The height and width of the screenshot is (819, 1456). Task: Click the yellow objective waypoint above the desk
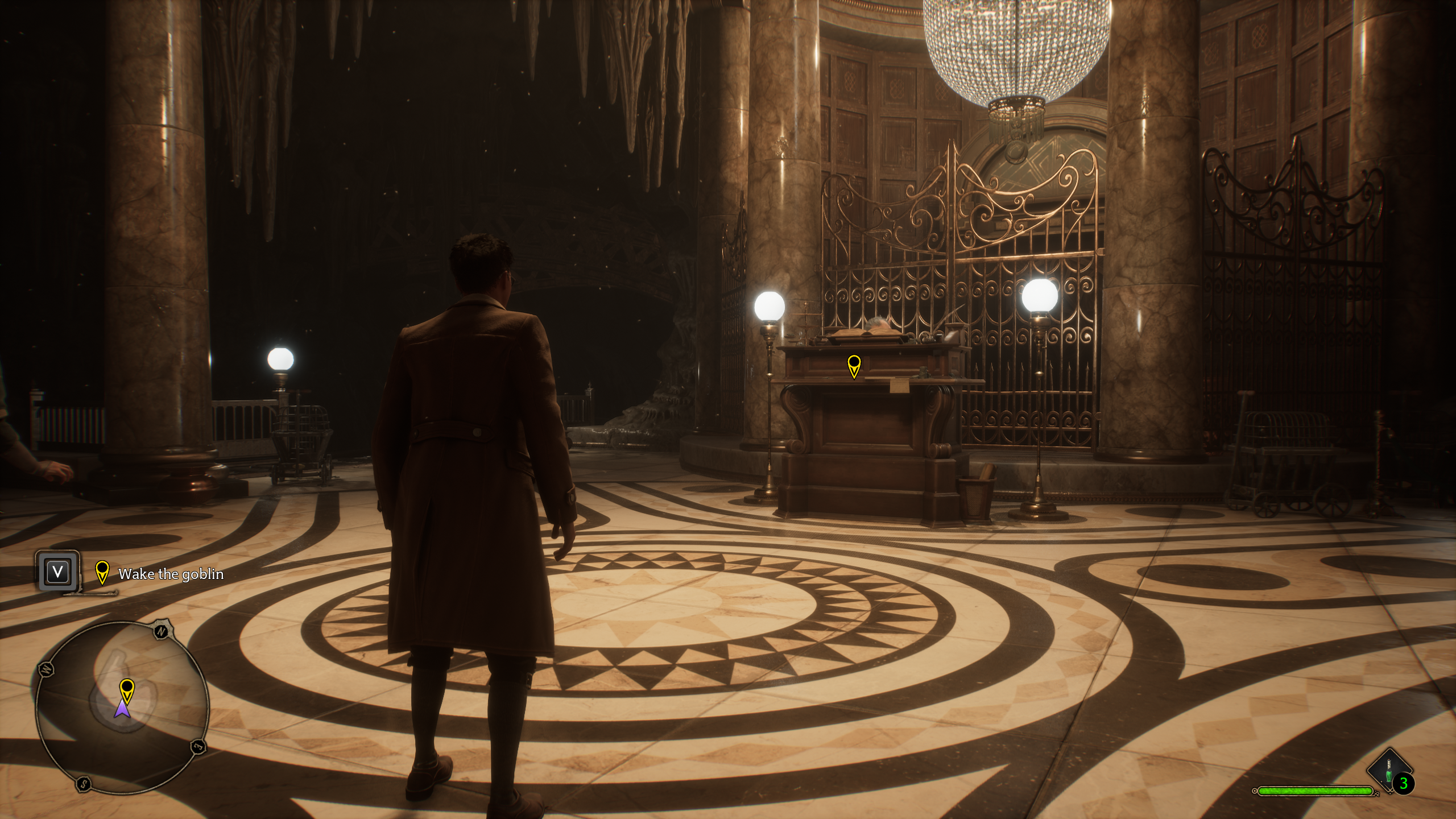[854, 366]
